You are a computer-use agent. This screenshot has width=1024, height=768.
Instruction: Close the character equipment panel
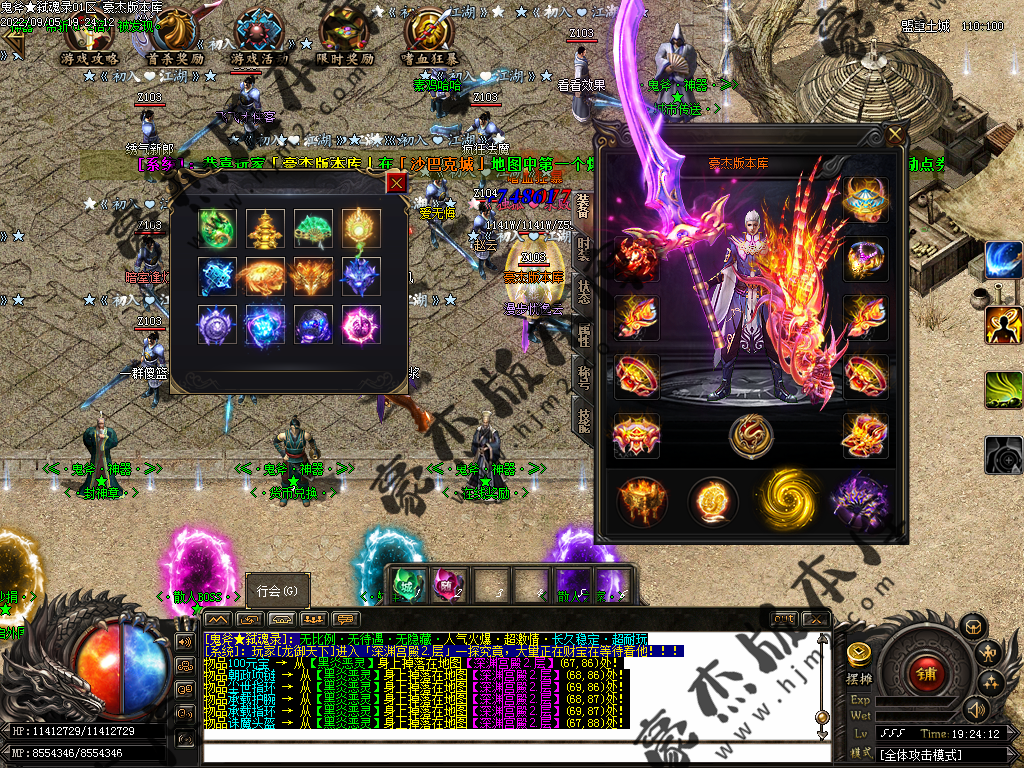(894, 133)
